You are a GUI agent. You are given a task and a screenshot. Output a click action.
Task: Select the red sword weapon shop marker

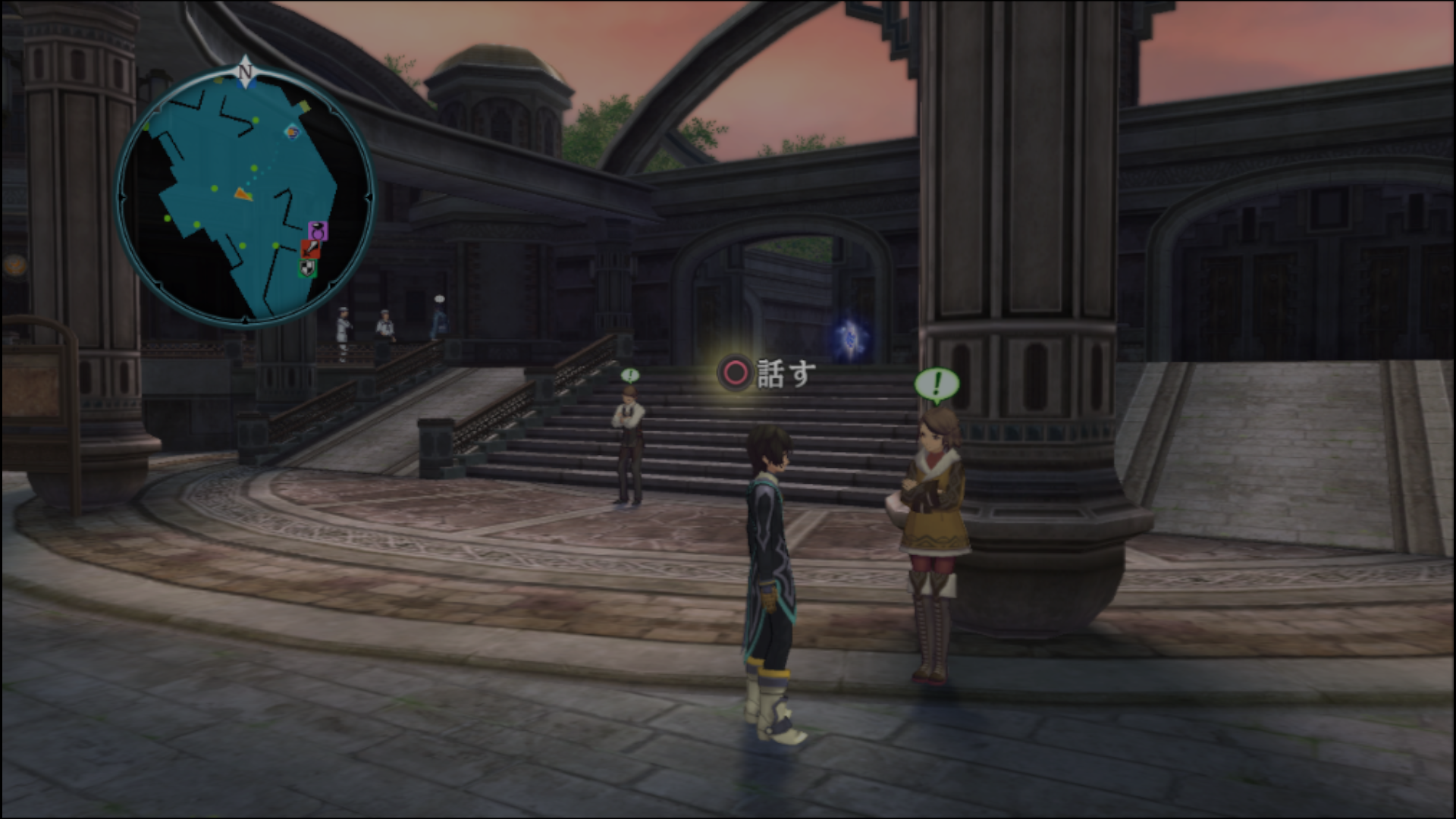(x=311, y=249)
